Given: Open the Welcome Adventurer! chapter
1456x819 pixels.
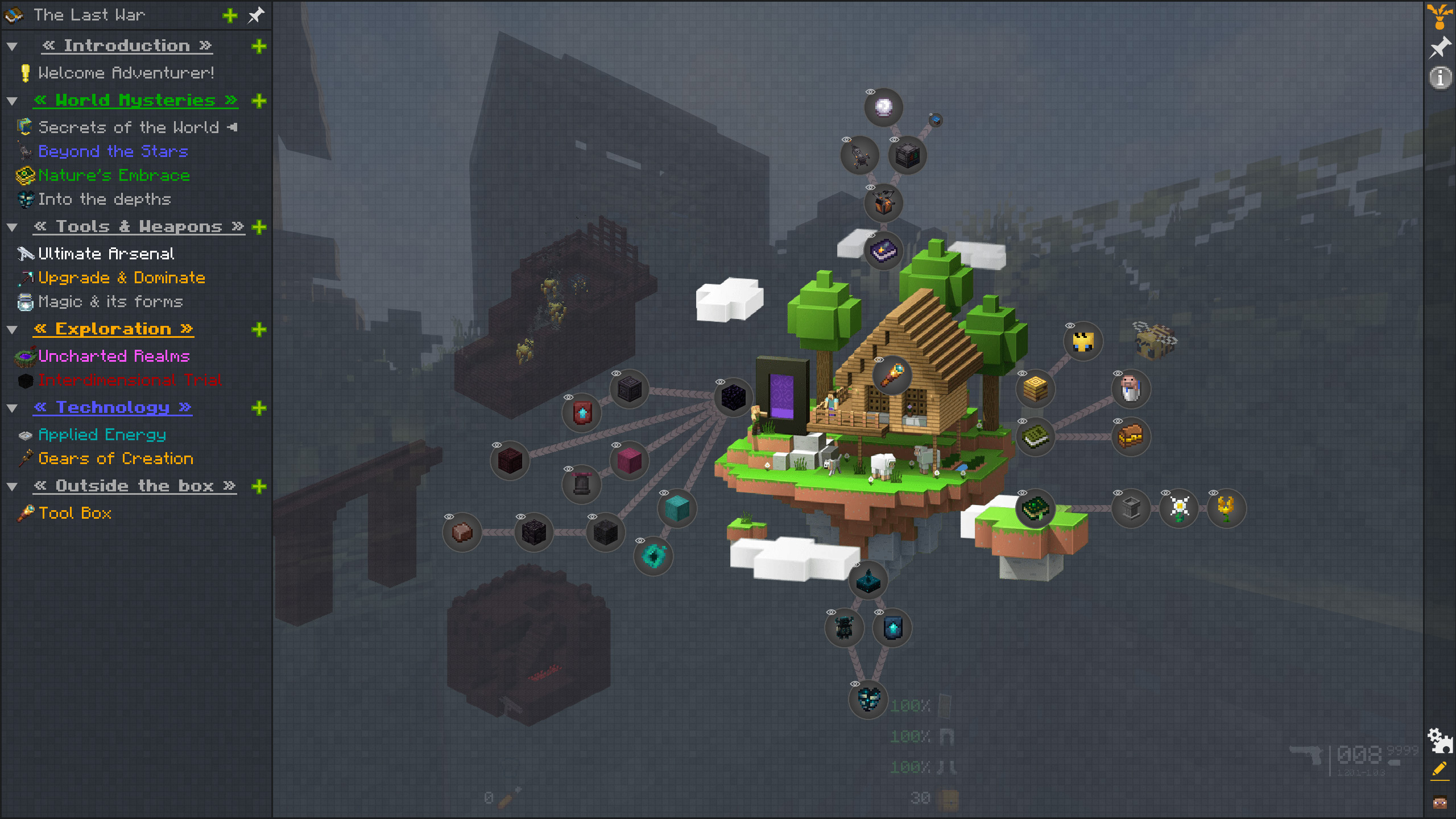Looking at the screenshot, I should pyautogui.click(x=126, y=73).
